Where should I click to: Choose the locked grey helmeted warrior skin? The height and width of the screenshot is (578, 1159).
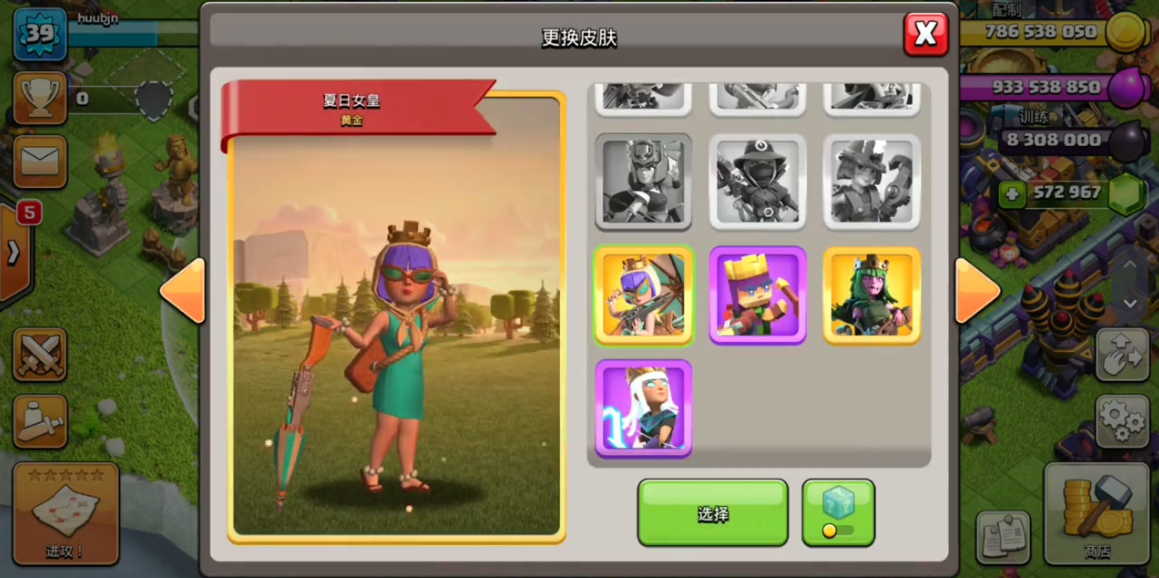[x=643, y=182]
